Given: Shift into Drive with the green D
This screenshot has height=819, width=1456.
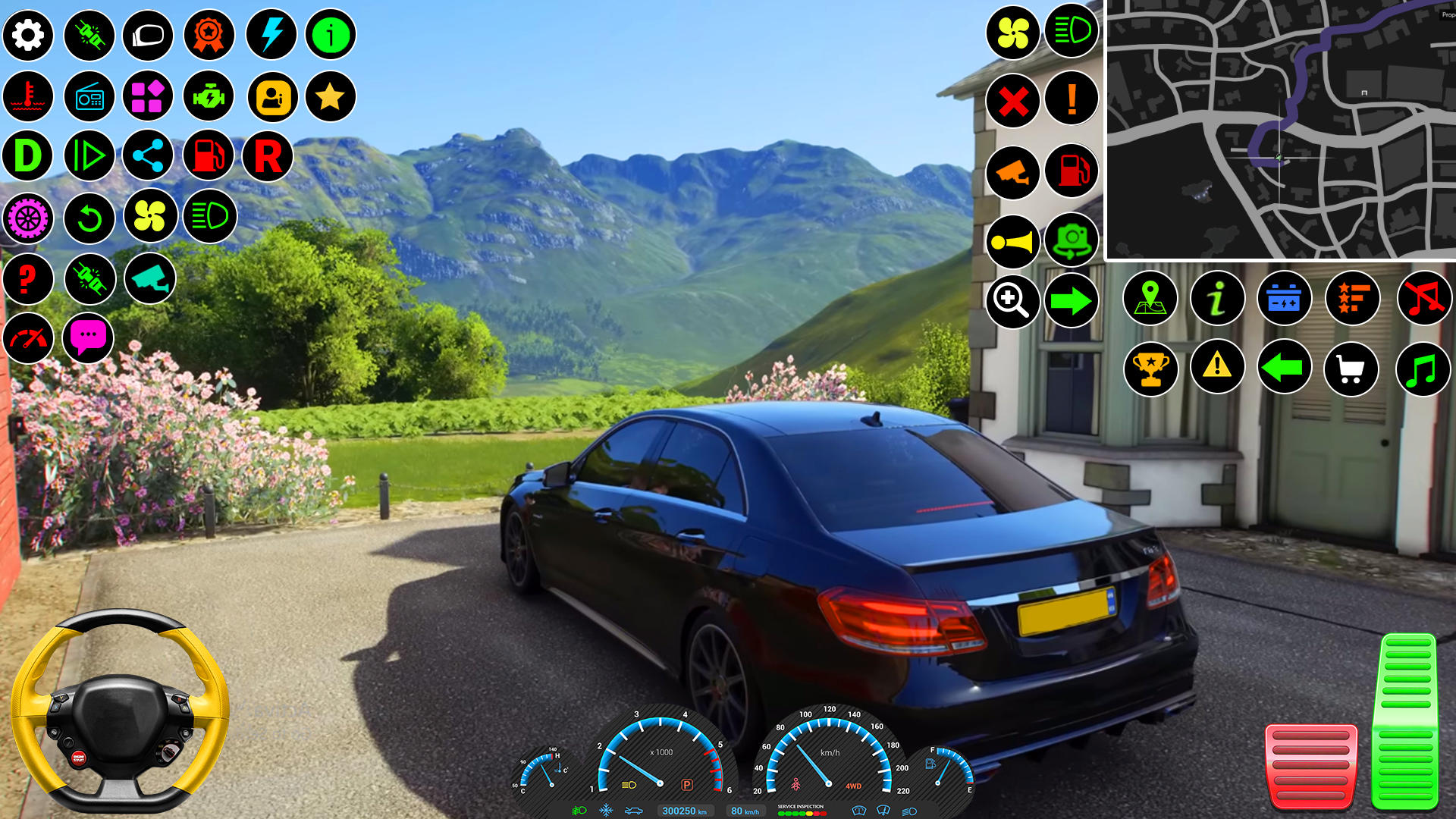Looking at the screenshot, I should coord(28,155).
